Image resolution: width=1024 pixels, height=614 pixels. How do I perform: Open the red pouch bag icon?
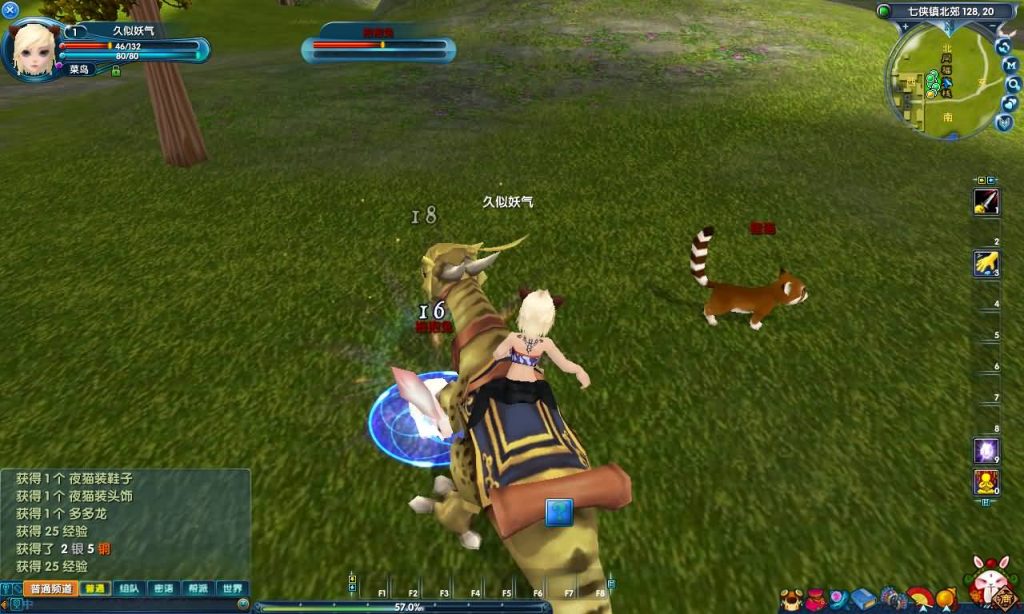pos(816,600)
